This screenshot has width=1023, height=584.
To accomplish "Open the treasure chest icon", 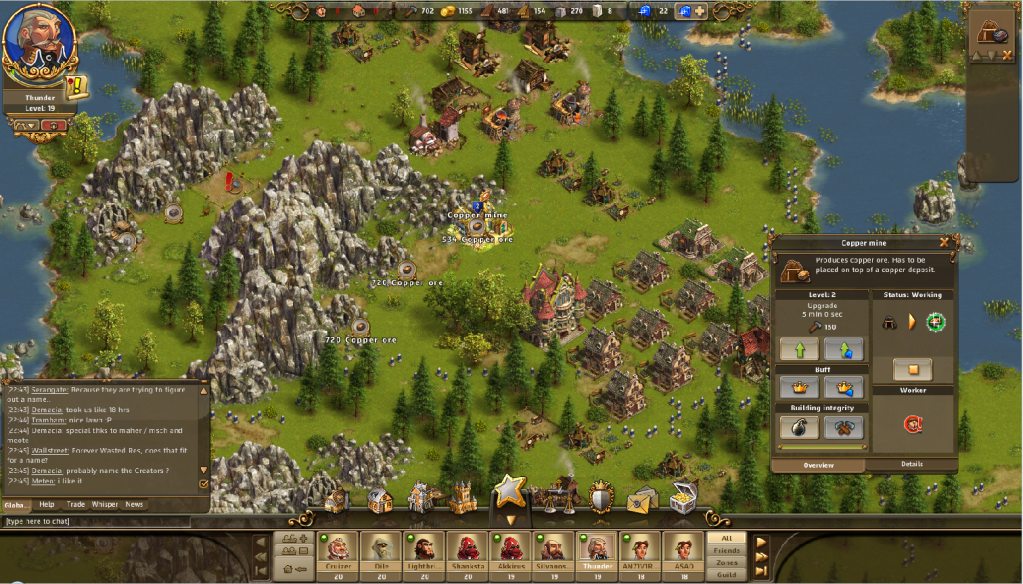I will [x=684, y=499].
